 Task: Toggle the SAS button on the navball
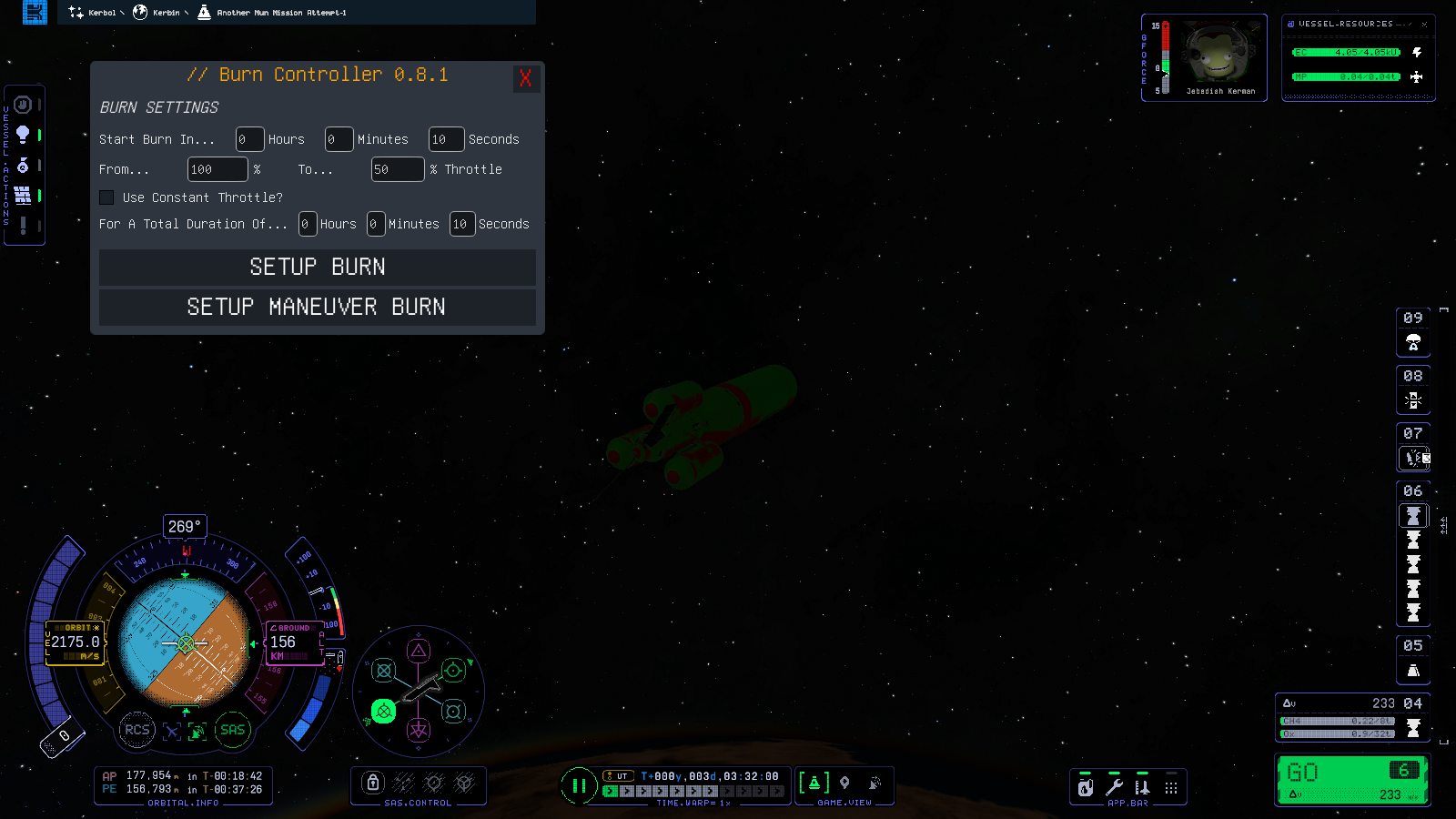coord(232,730)
